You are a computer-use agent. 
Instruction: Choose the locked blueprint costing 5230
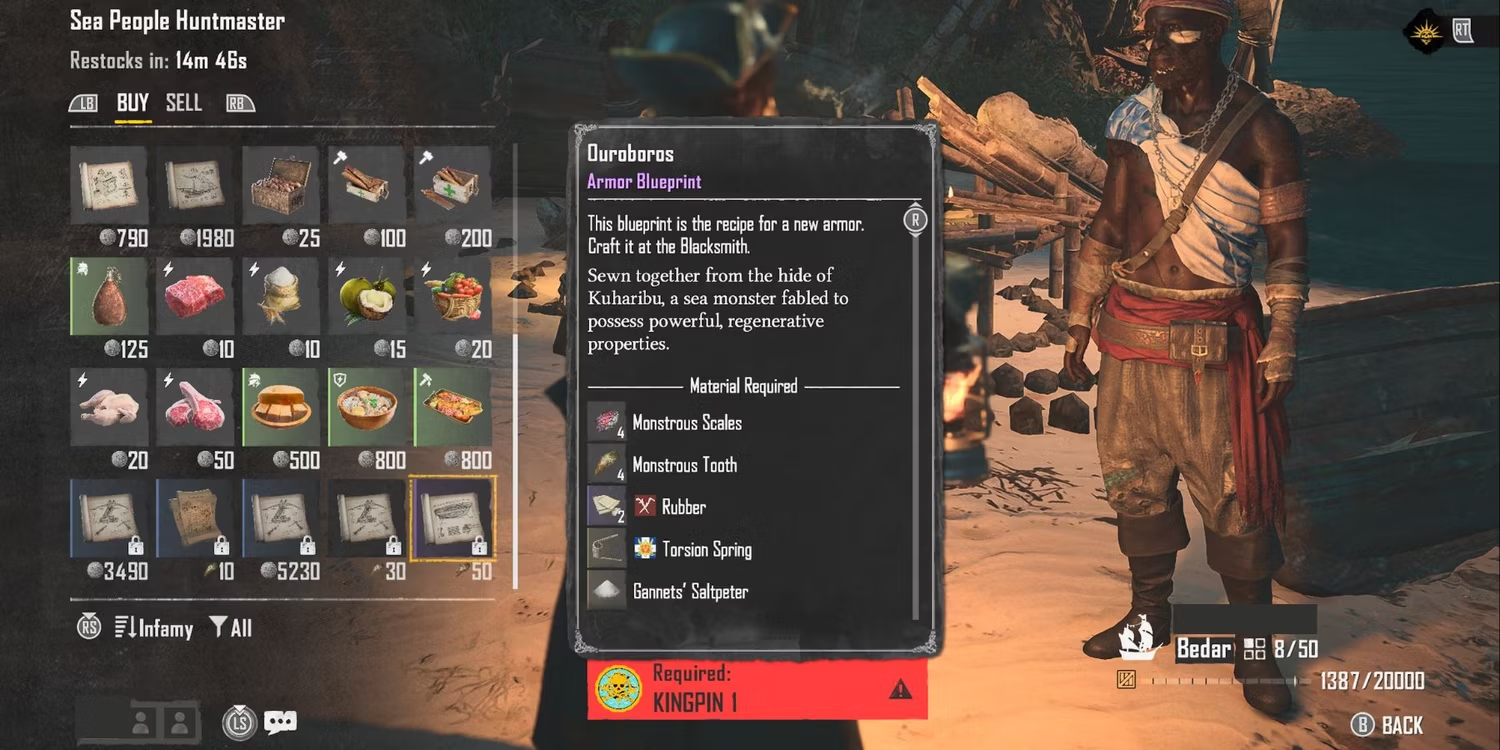[x=281, y=518]
